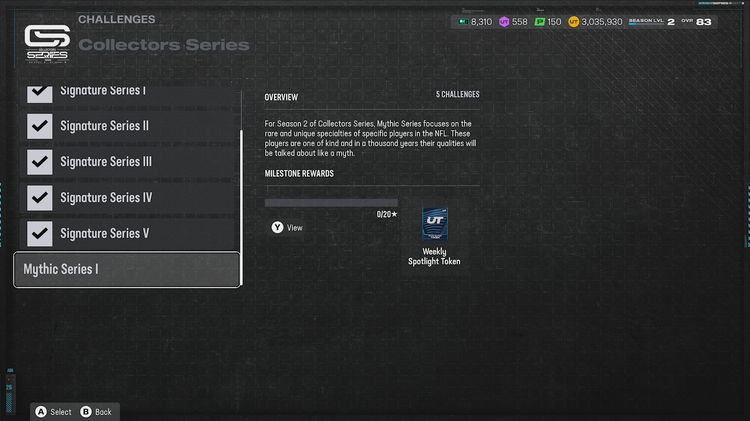Open Signature Series V challenges
This screenshot has height=421, width=750.
coord(127,233)
